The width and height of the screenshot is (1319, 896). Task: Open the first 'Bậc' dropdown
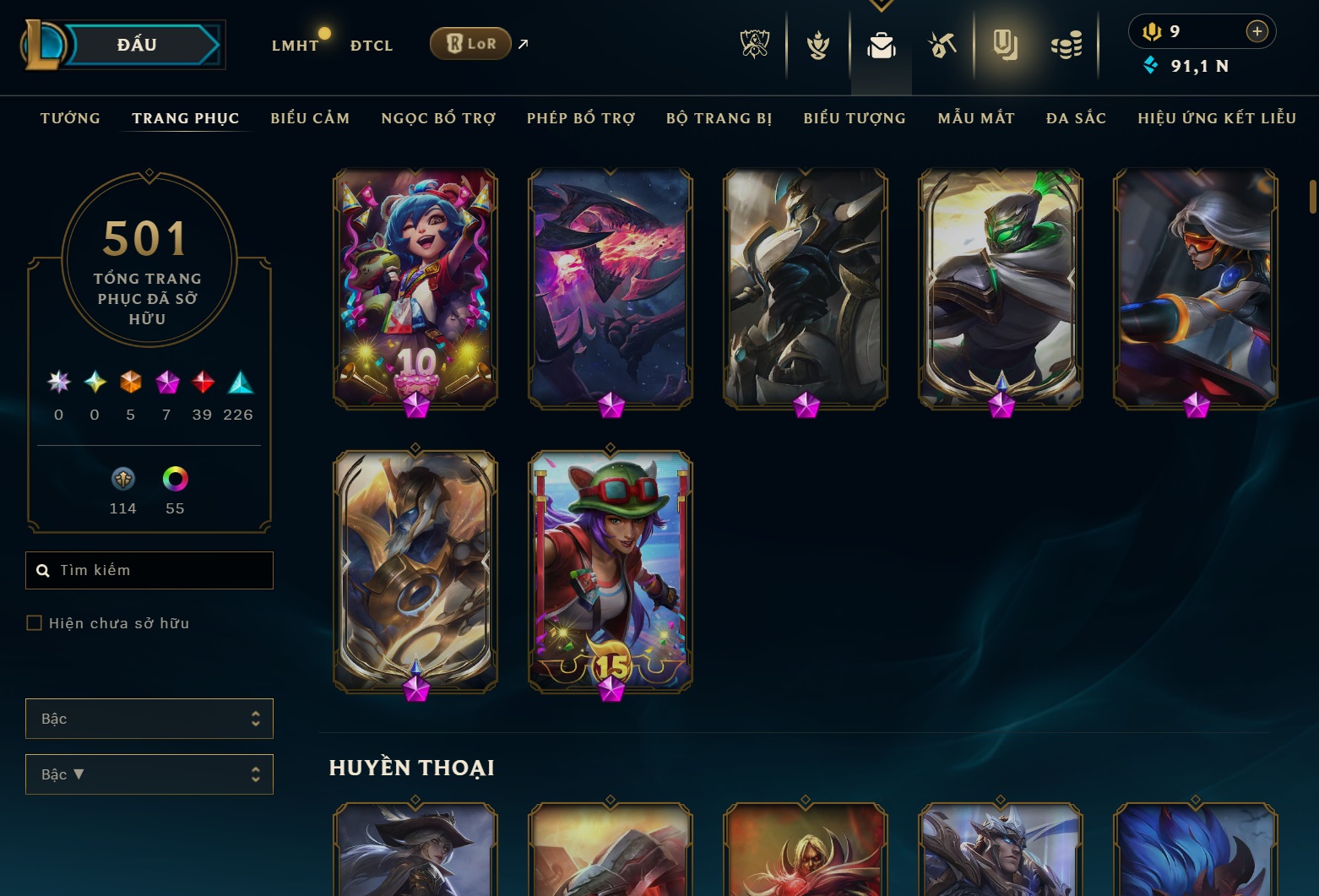[x=149, y=719]
